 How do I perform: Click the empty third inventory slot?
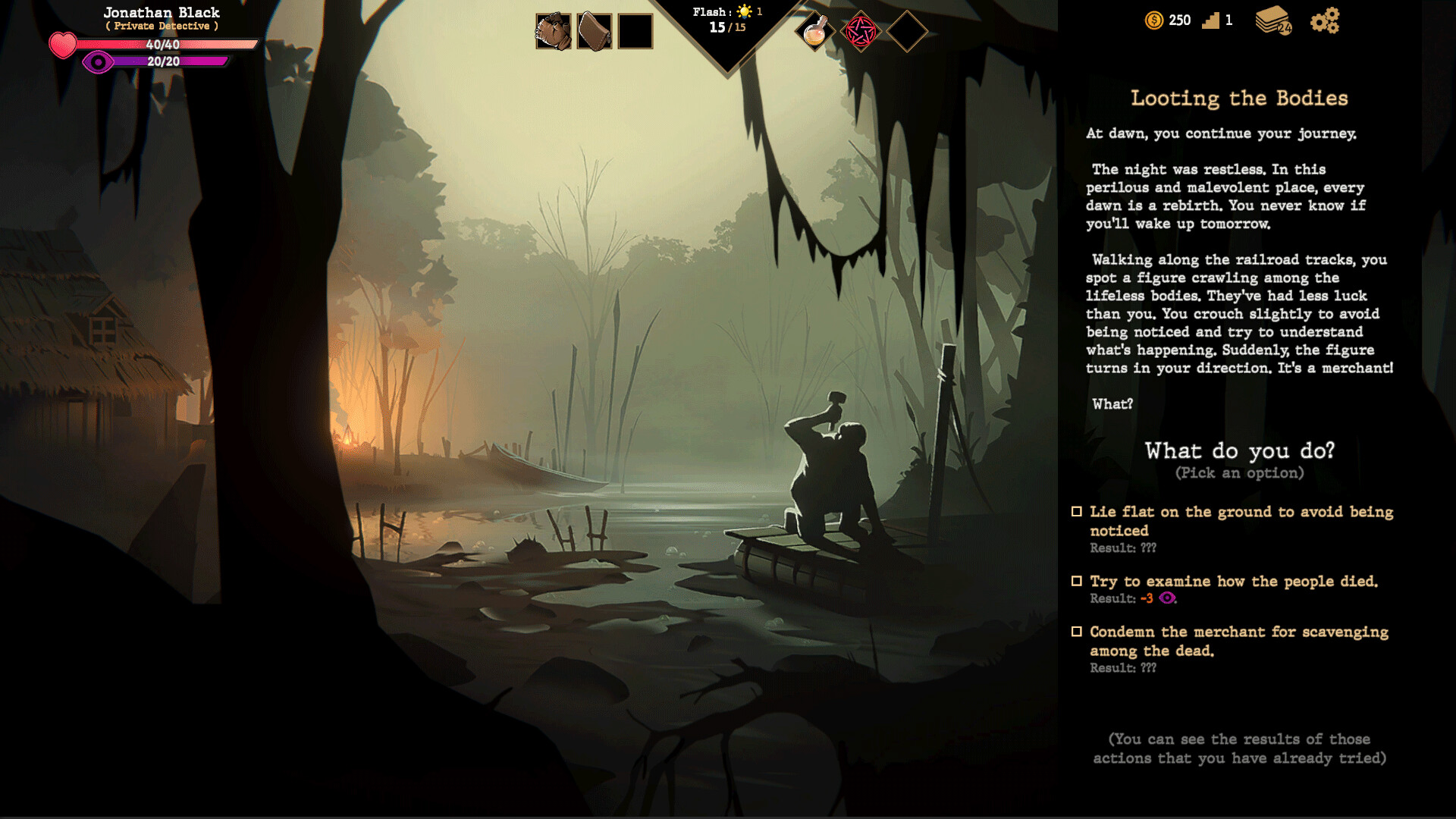pos(635,30)
